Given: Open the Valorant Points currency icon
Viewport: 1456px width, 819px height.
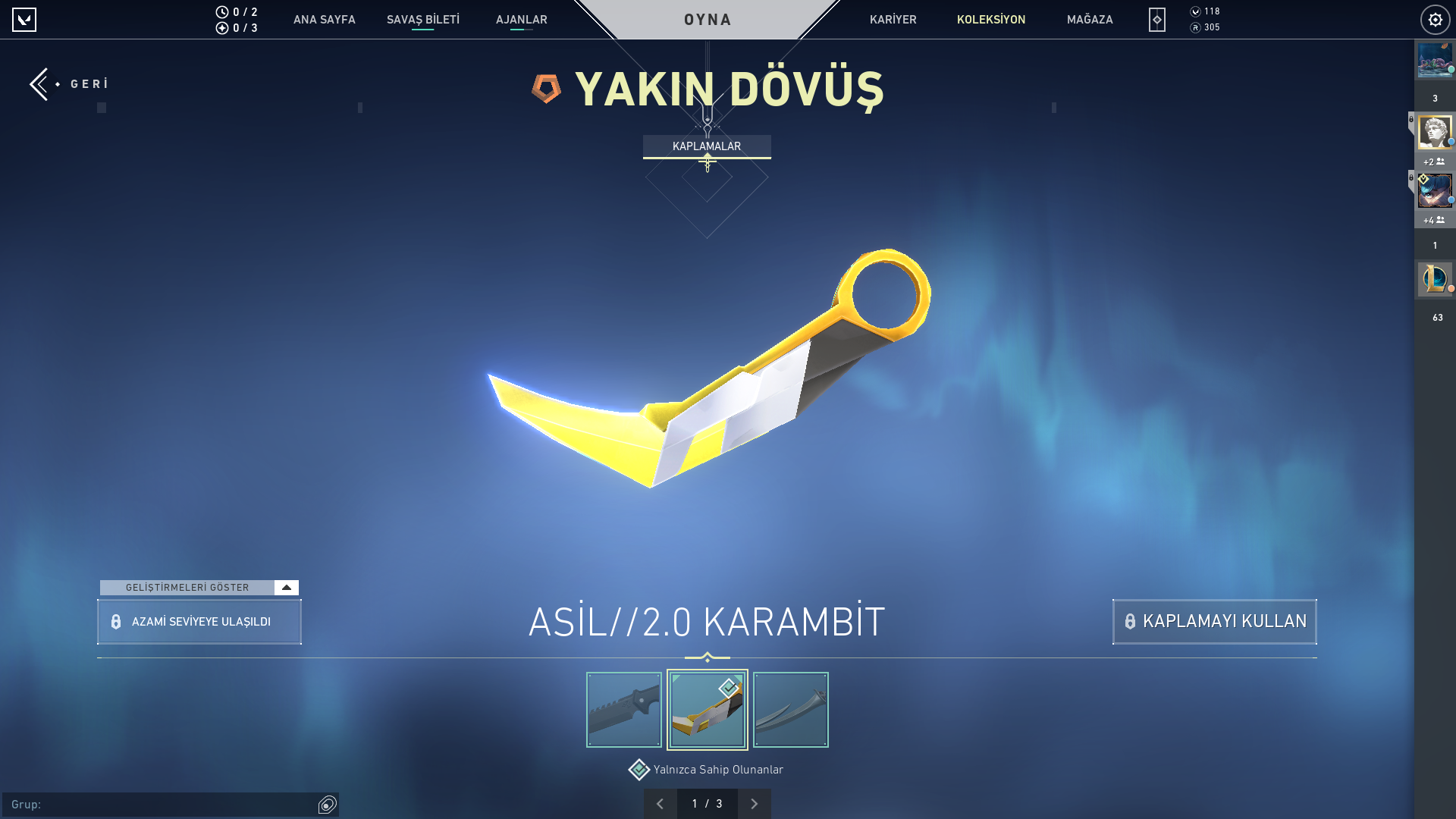Looking at the screenshot, I should 1197,12.
